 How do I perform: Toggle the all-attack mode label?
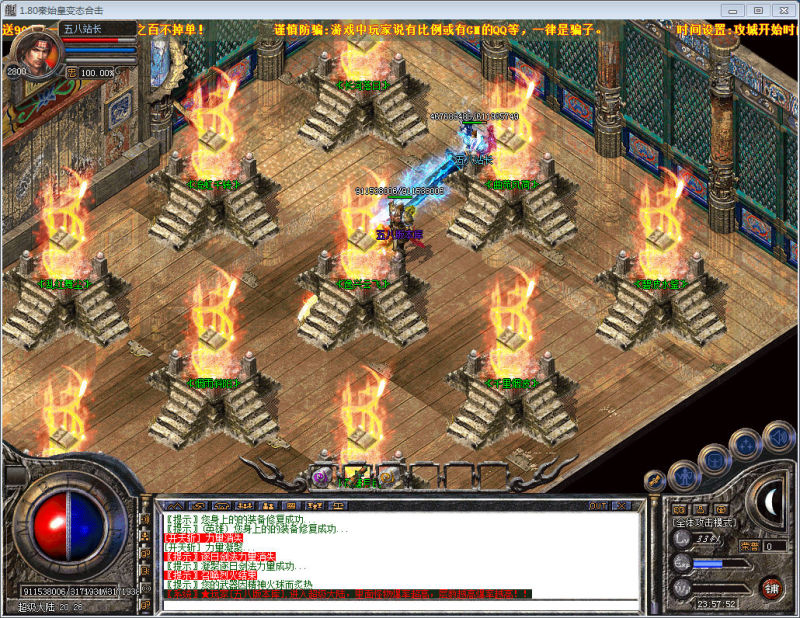(x=704, y=522)
